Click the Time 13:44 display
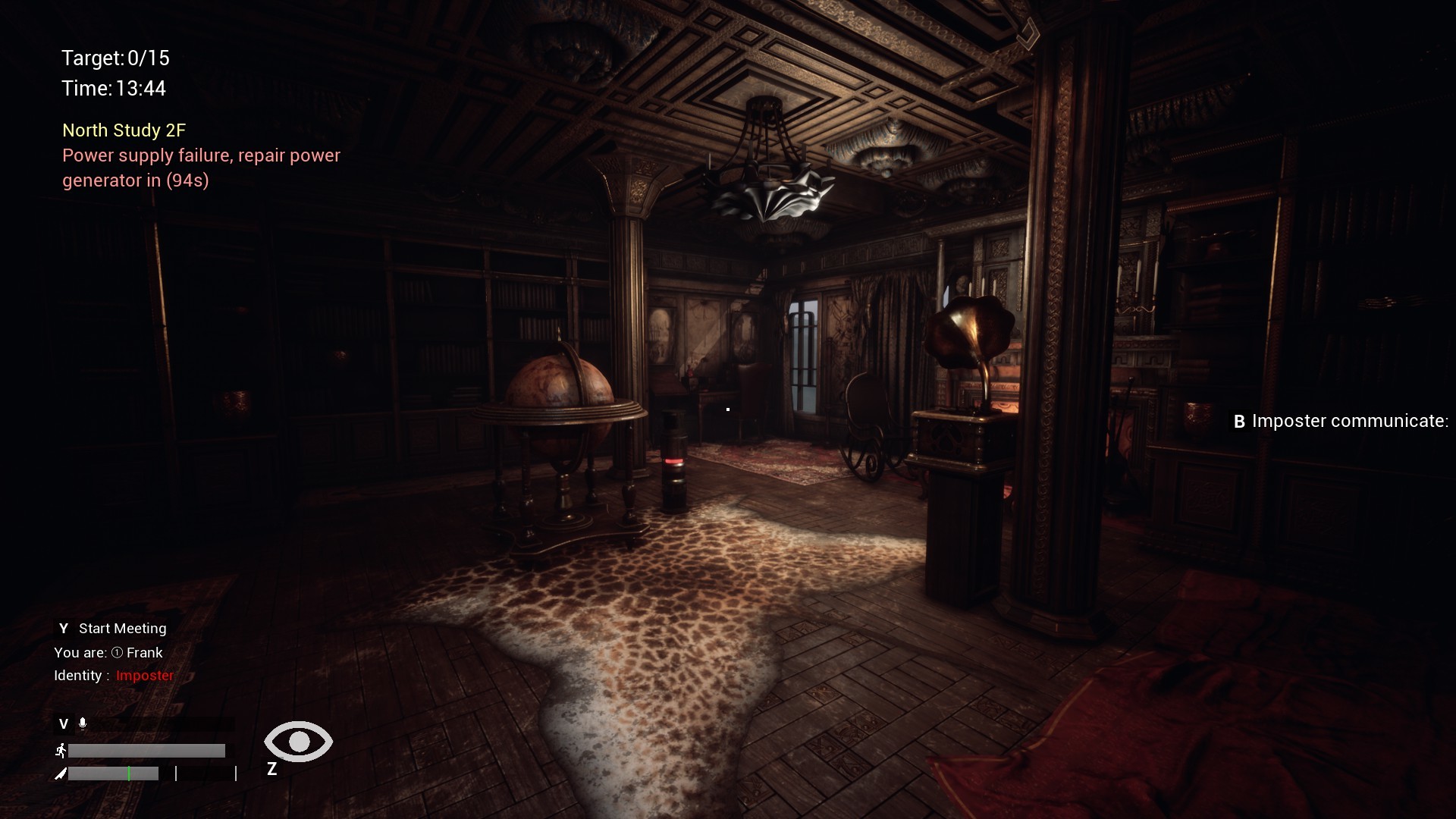This screenshot has height=819, width=1456. click(x=113, y=89)
